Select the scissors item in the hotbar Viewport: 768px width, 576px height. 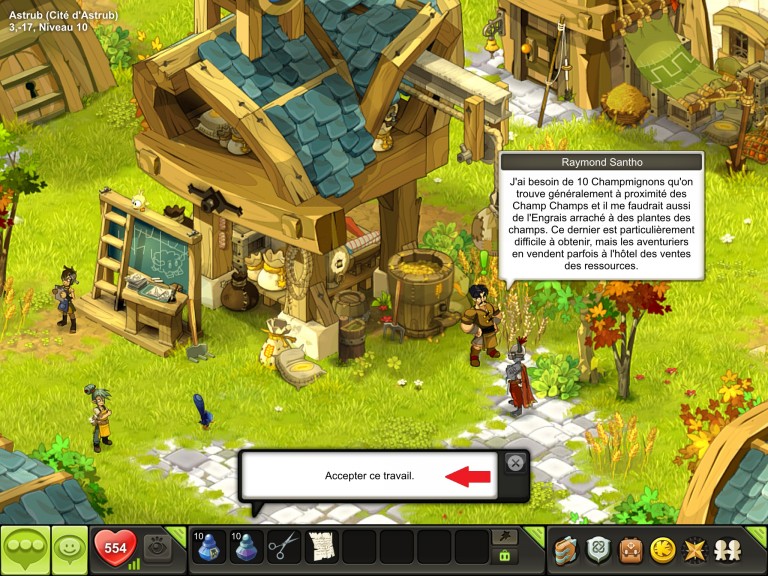click(x=284, y=547)
